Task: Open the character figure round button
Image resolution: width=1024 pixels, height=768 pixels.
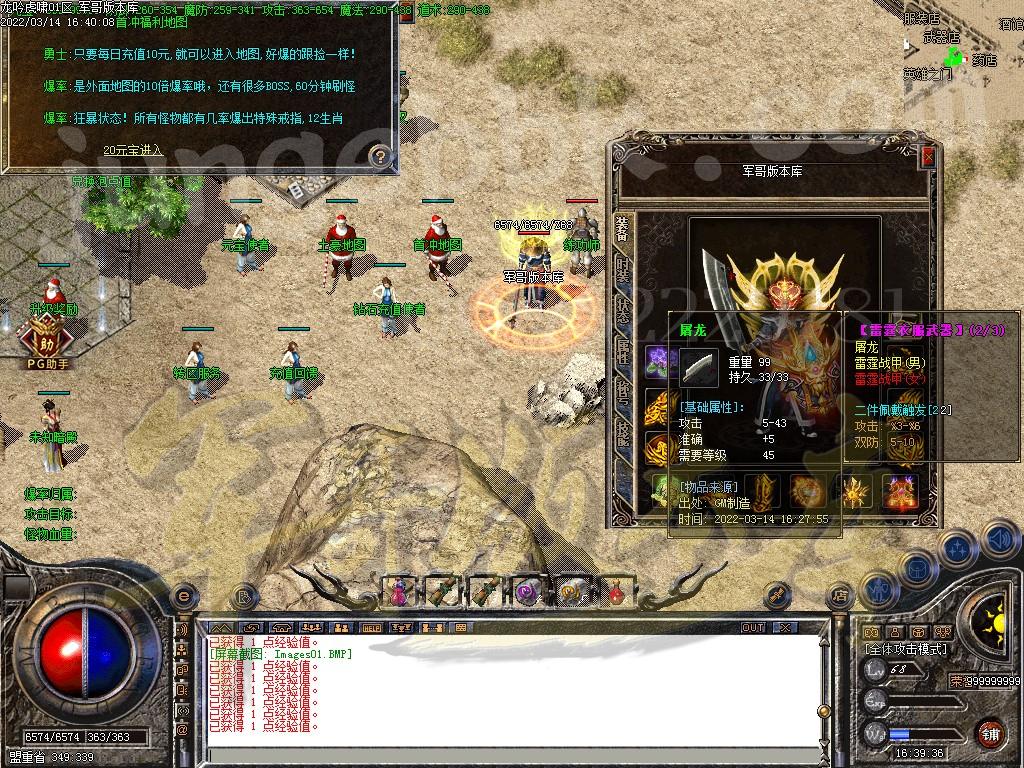Action: pyautogui.click(x=878, y=591)
